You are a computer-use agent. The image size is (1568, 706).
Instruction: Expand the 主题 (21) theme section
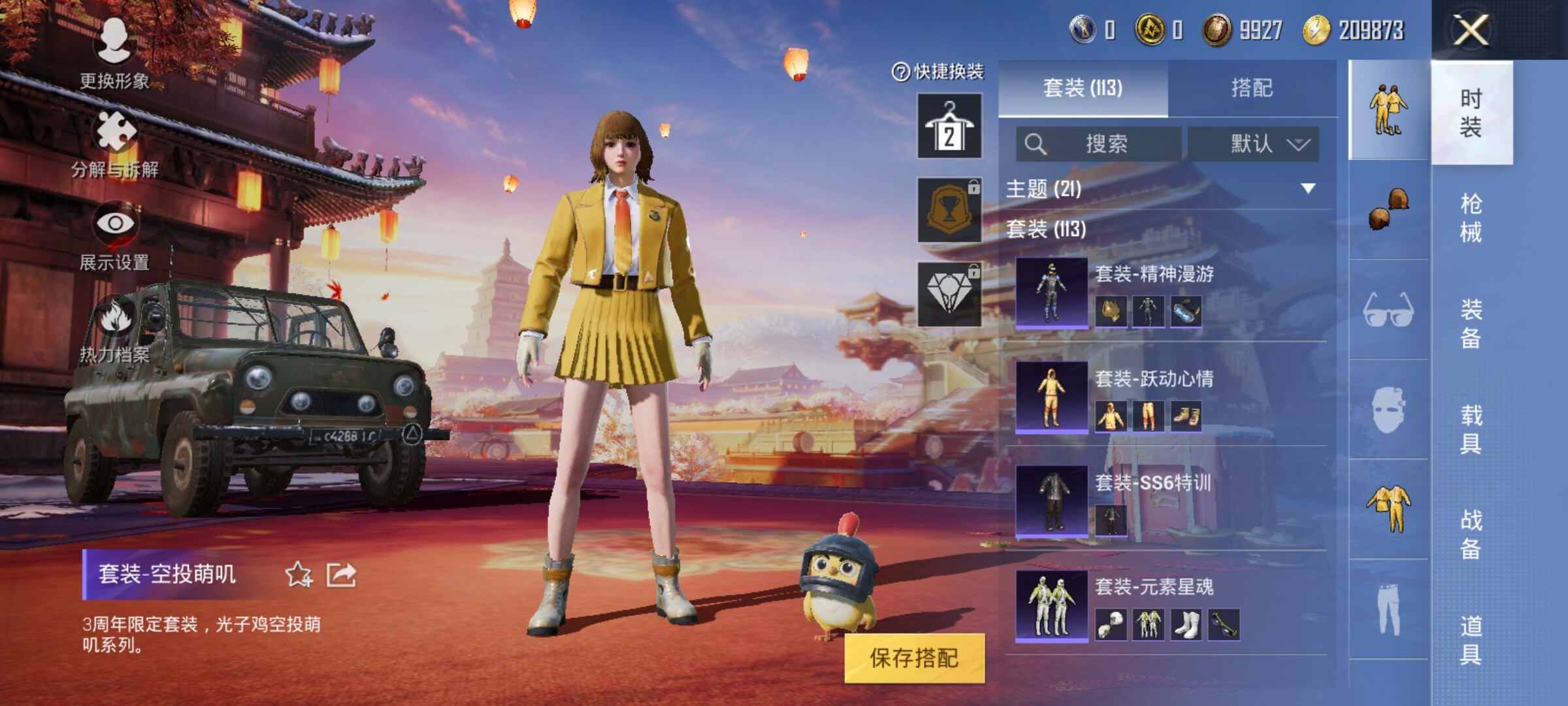[1307, 189]
